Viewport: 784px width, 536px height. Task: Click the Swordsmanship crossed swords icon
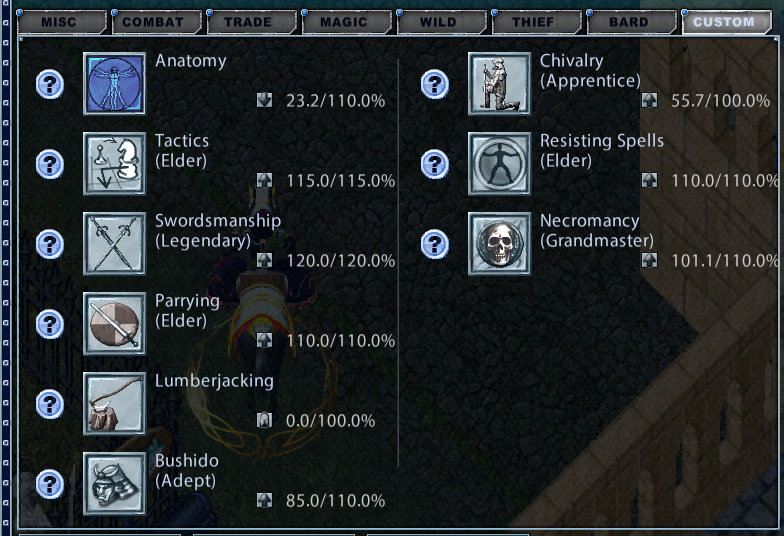point(114,244)
